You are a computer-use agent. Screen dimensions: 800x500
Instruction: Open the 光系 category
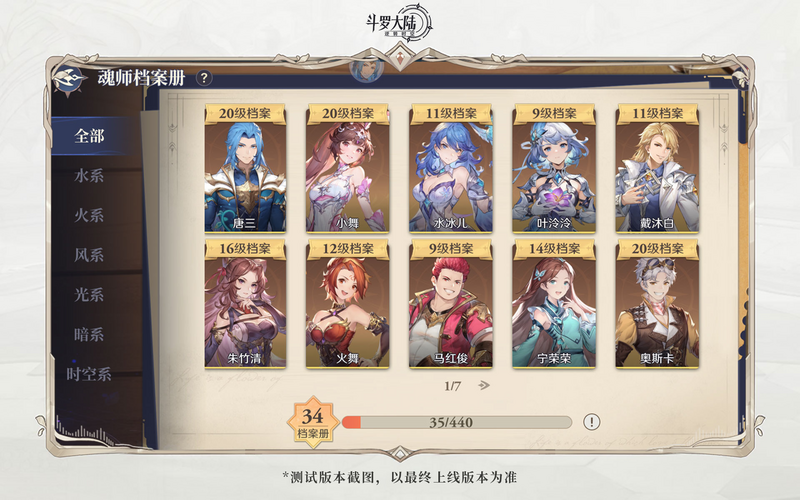[90, 295]
